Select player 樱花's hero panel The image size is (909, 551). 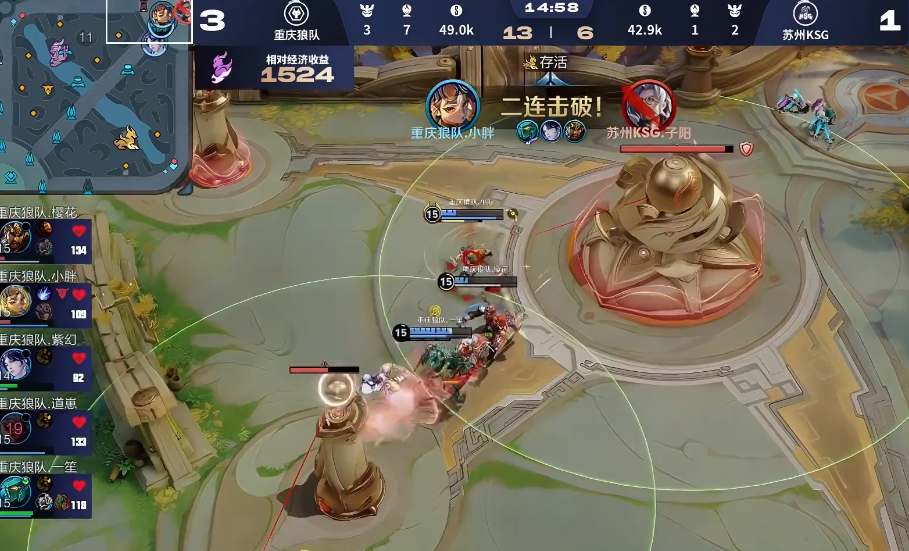46,240
